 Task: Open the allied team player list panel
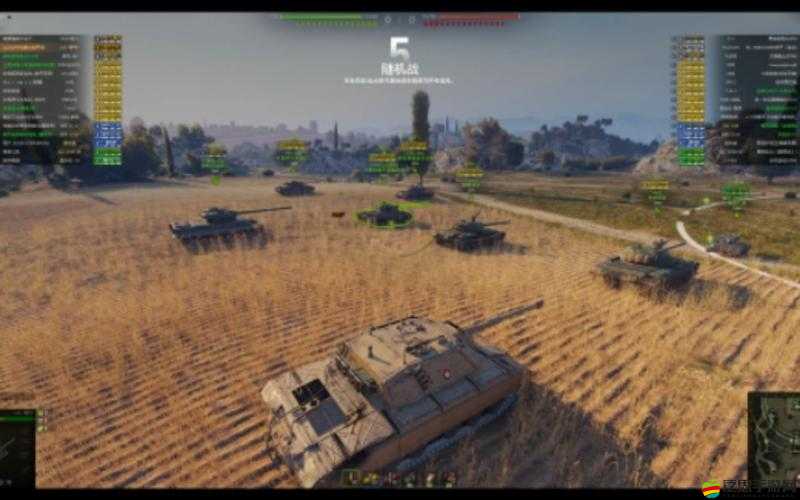pyautogui.click(x=60, y=100)
